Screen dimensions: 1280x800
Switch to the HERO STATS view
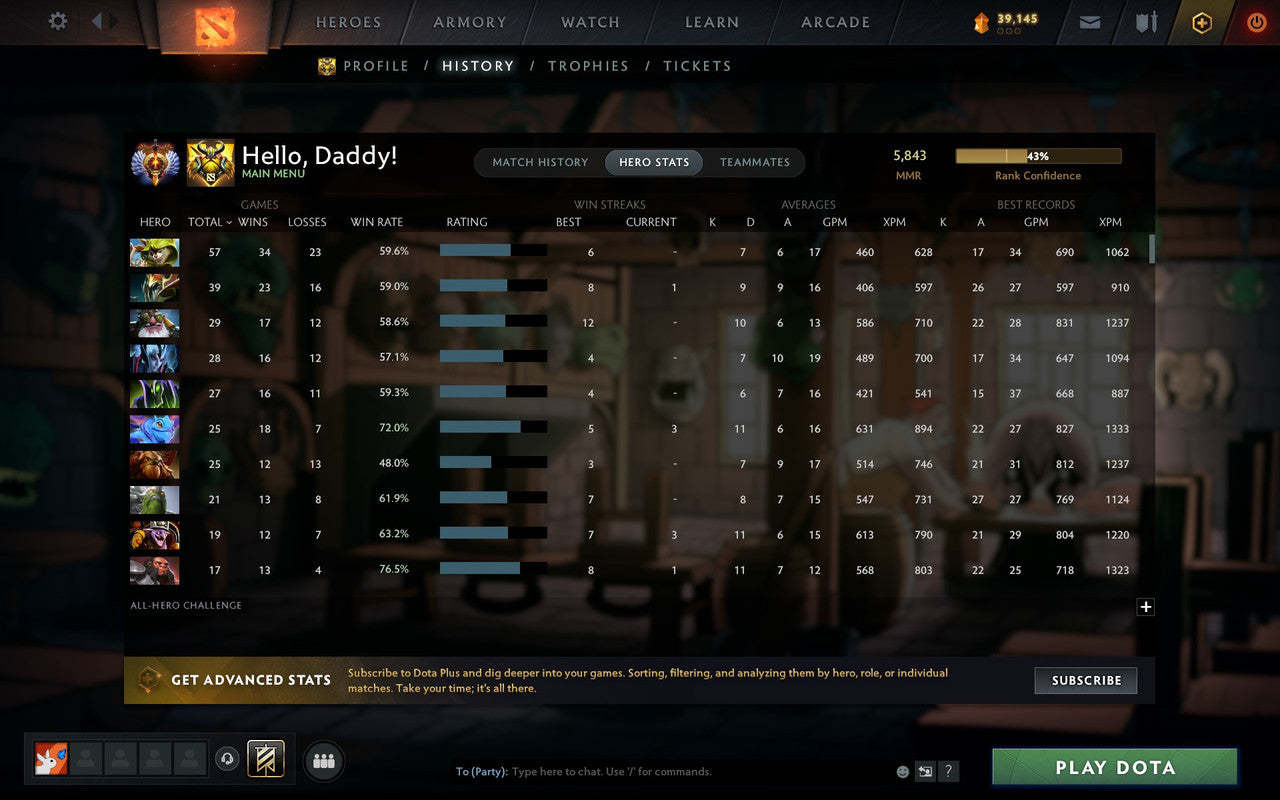[653, 162]
